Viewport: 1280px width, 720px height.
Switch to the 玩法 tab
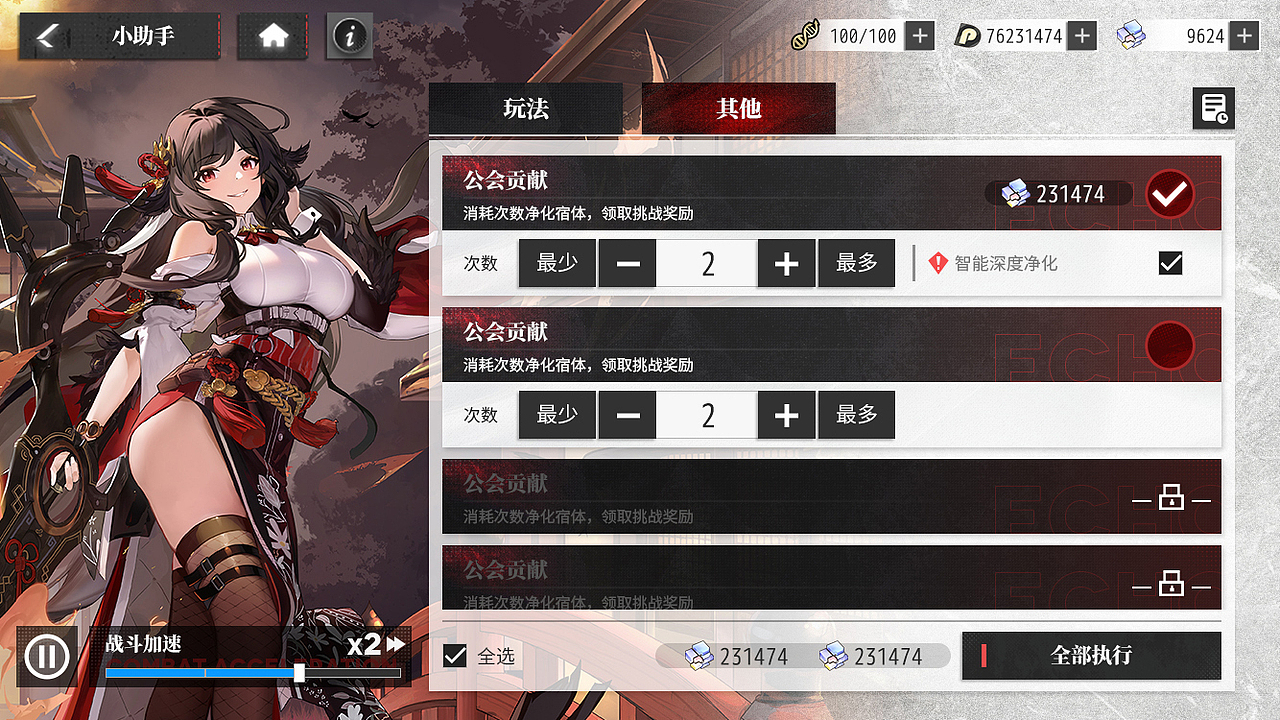point(526,108)
